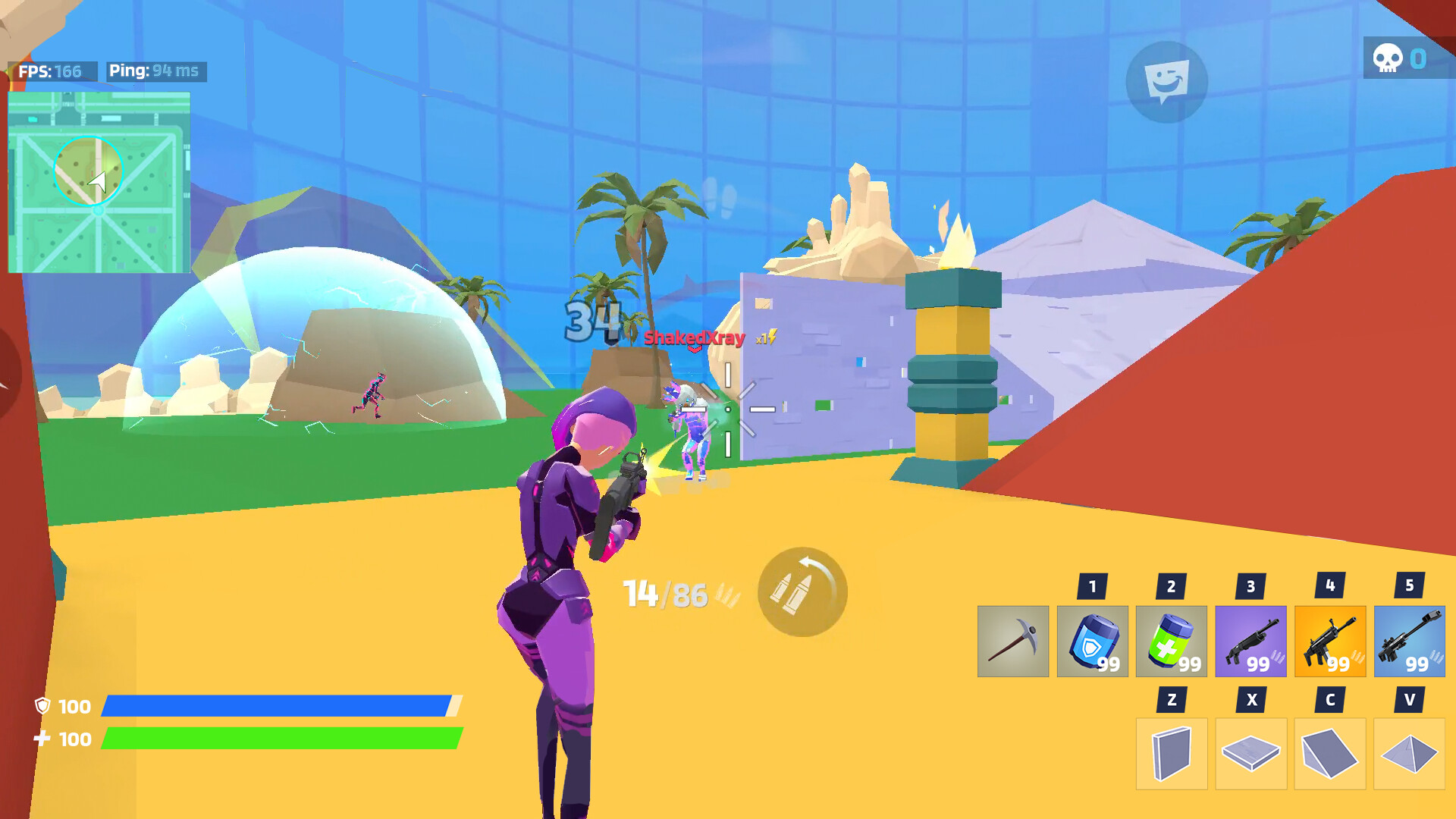This screenshot has width=1456, height=819.
Task: Select the shield potion in slot 1
Action: [1094, 641]
